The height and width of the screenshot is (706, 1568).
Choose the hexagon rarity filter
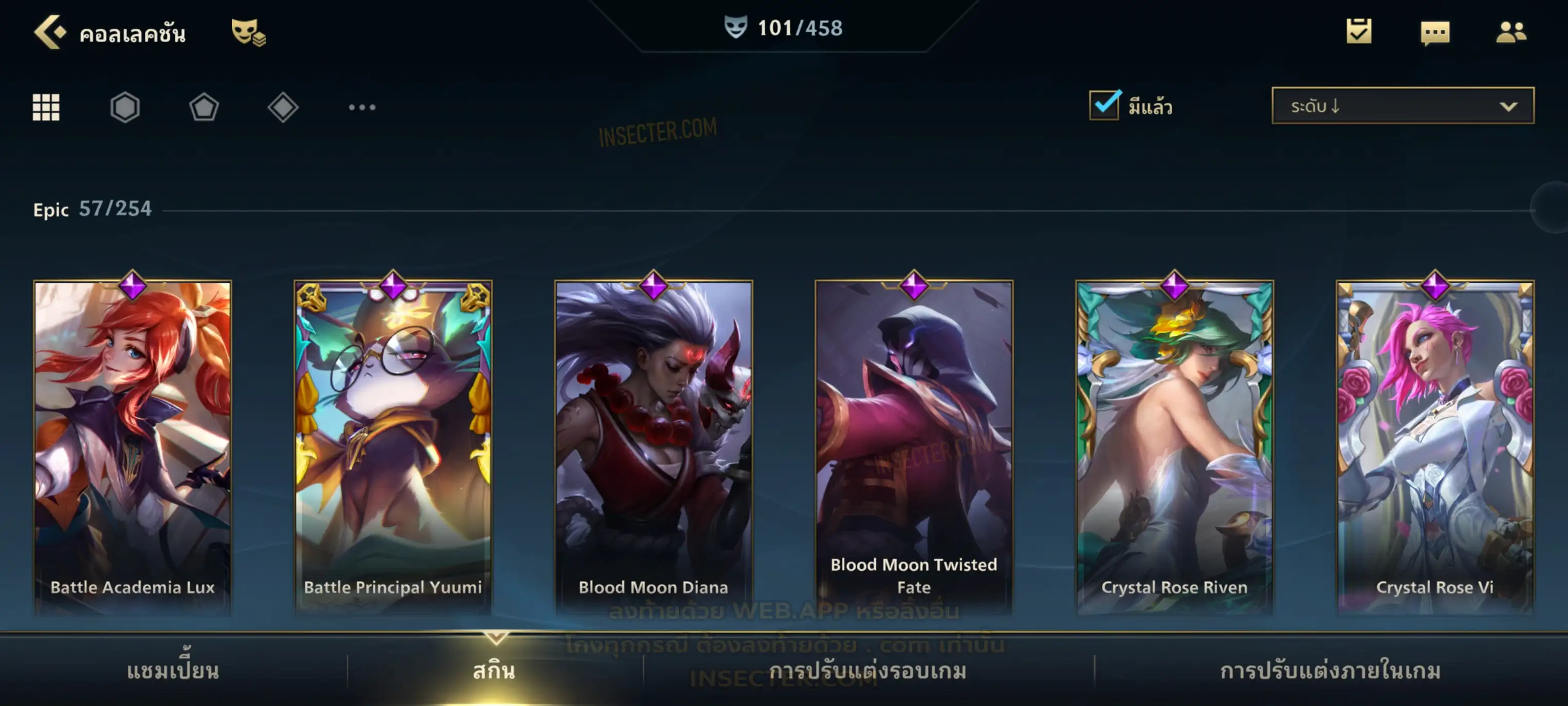tap(125, 107)
